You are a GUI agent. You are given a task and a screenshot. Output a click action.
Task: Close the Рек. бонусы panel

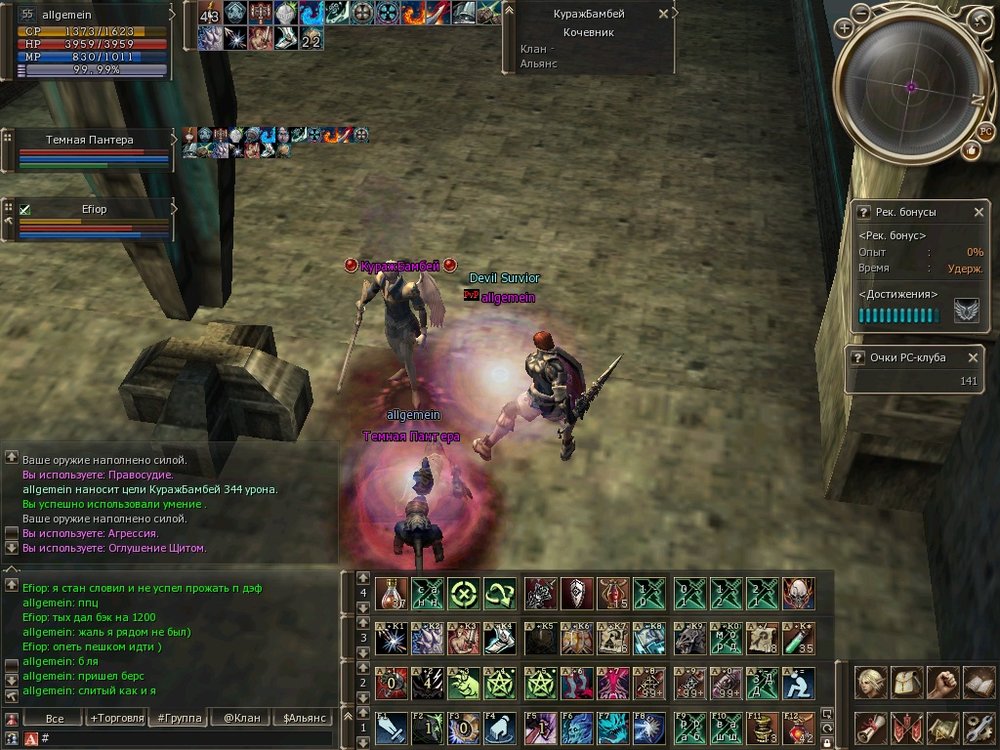point(979,212)
